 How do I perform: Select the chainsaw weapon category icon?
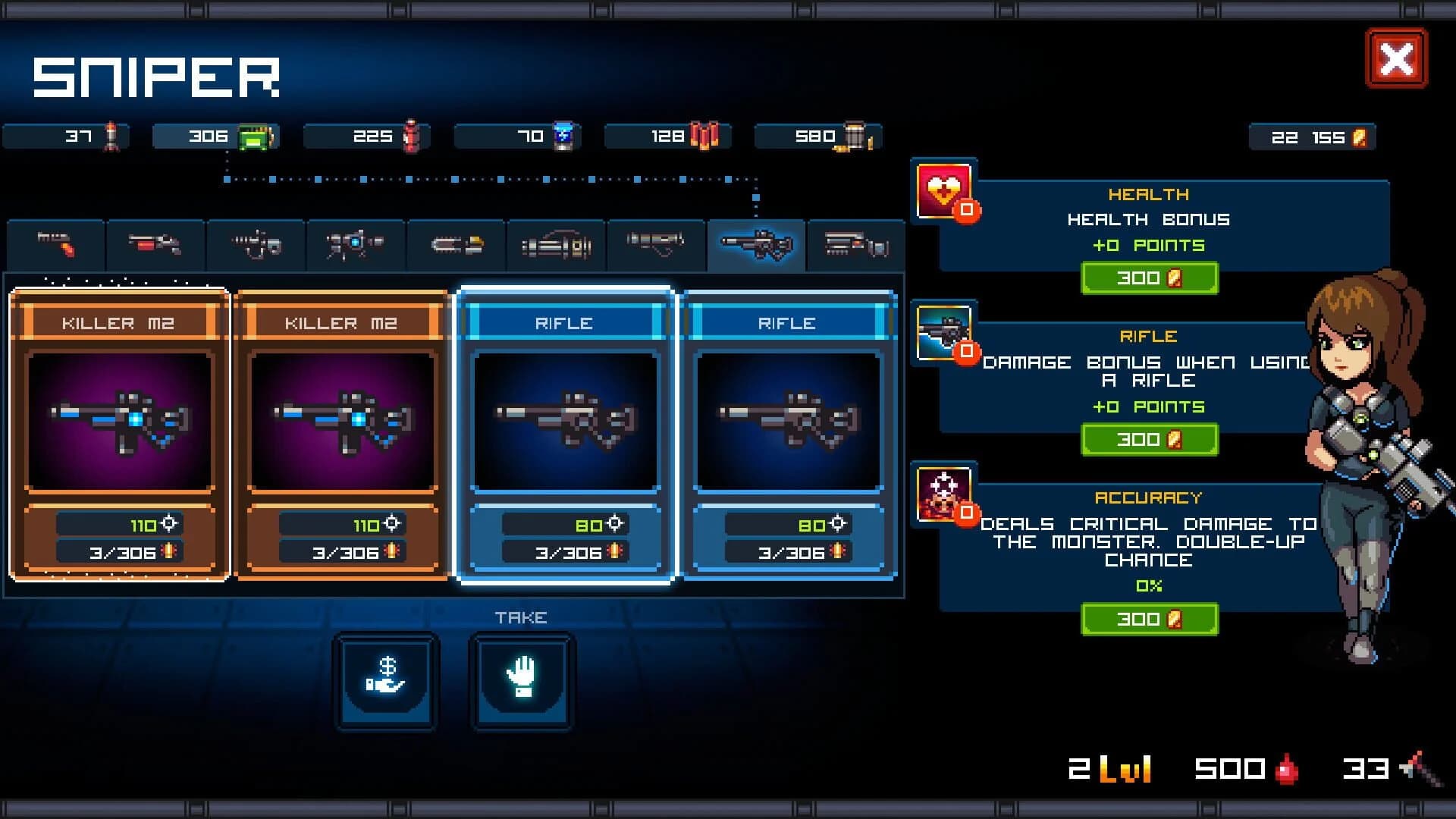[x=456, y=244]
